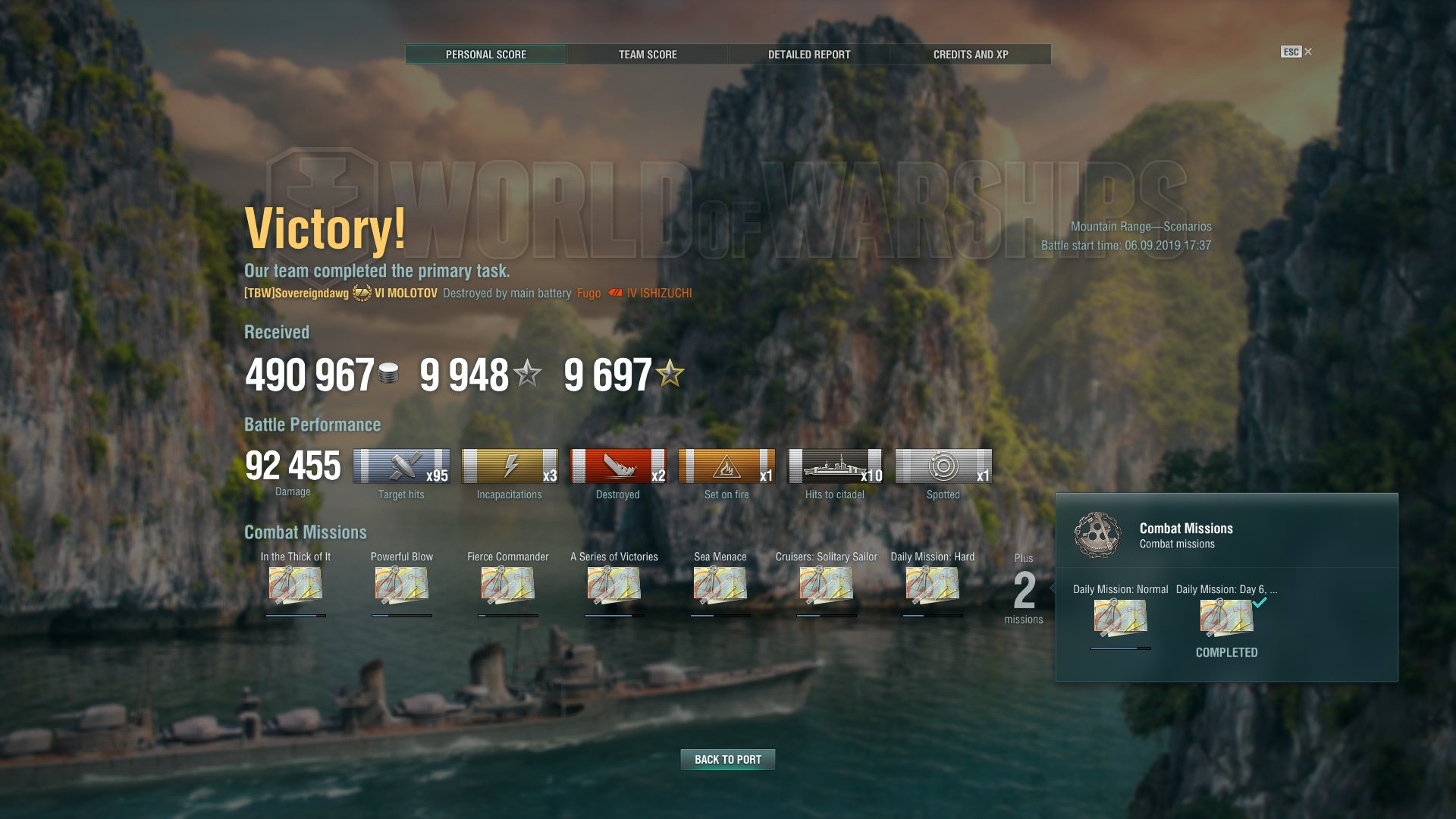The width and height of the screenshot is (1456, 819).
Task: Select the A Series of Victories mission
Action: click(x=614, y=586)
